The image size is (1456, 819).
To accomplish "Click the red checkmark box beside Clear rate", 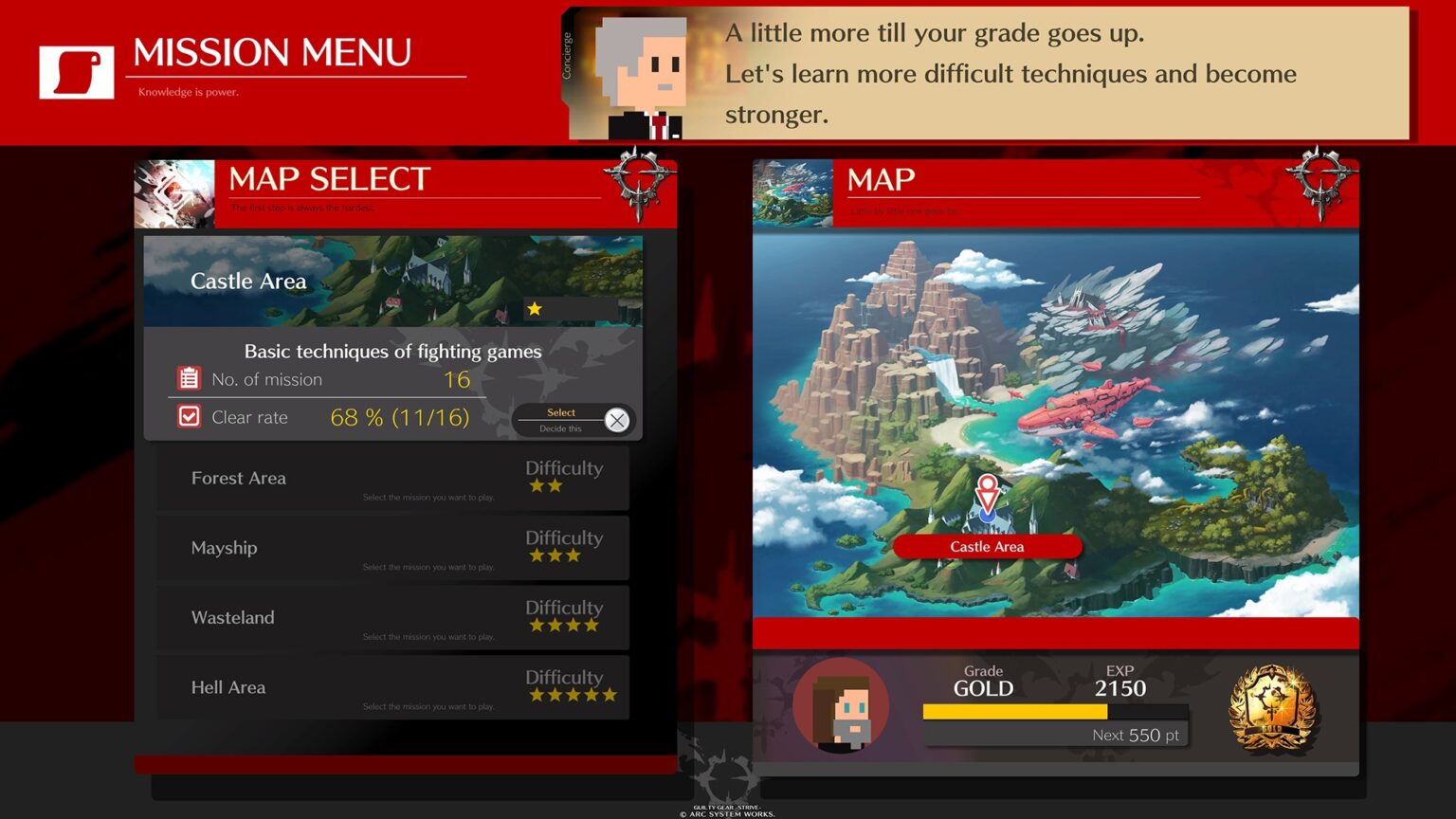I will click(x=189, y=415).
